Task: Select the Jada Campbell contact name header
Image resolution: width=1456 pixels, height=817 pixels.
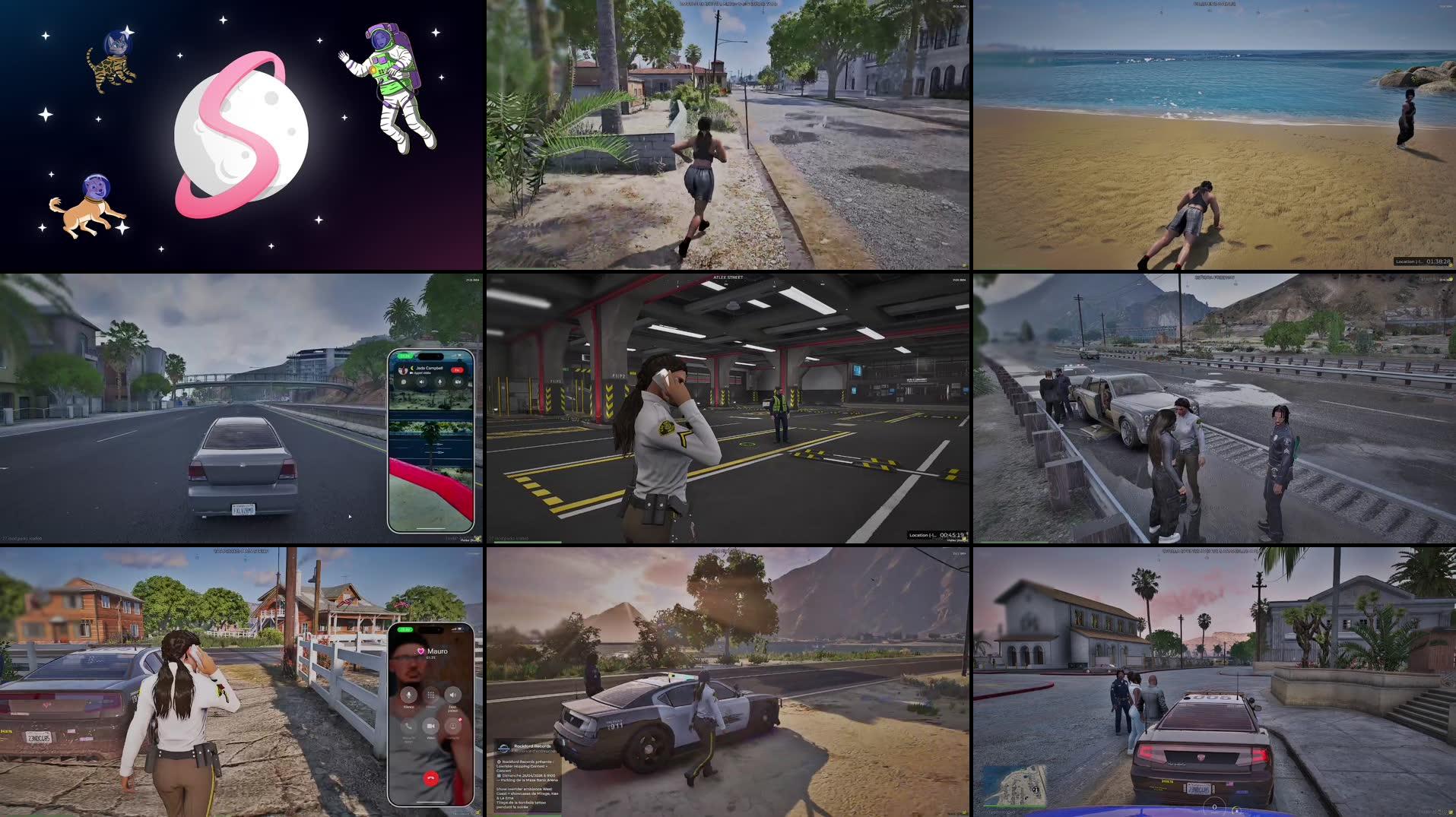Action: click(429, 369)
